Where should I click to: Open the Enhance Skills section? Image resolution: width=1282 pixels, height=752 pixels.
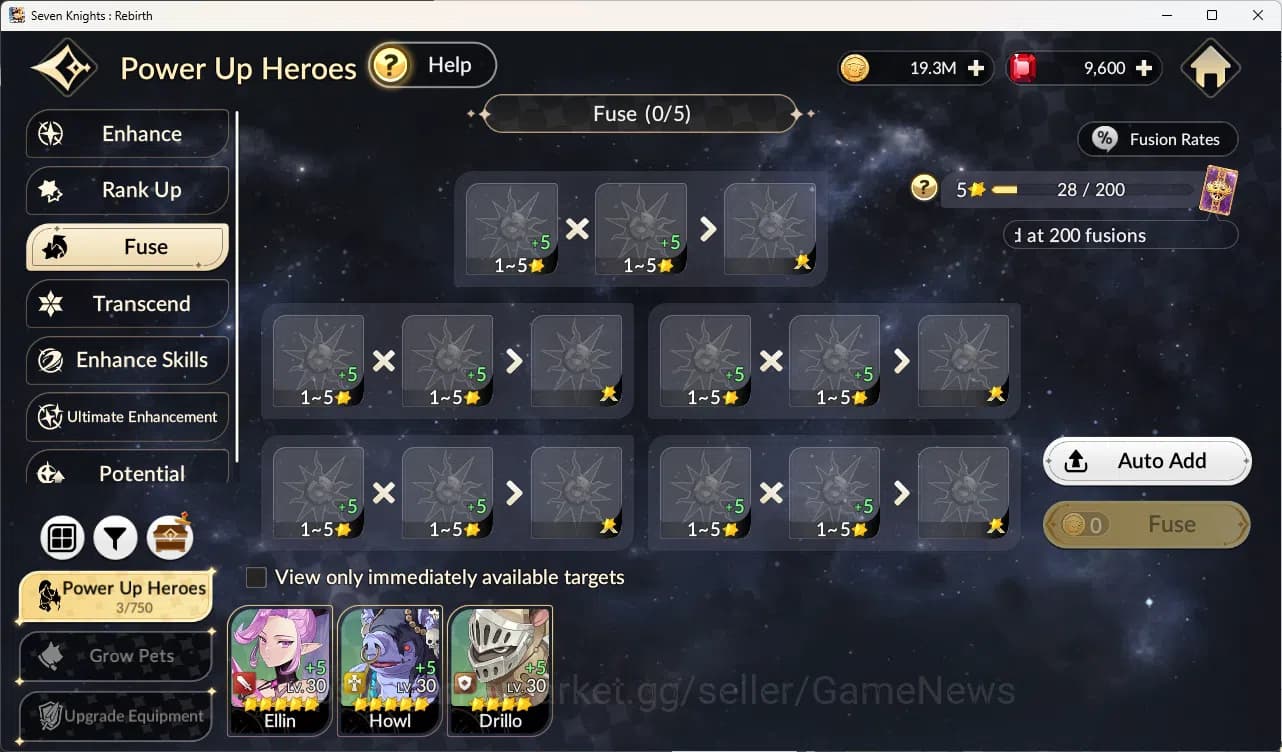pos(127,360)
